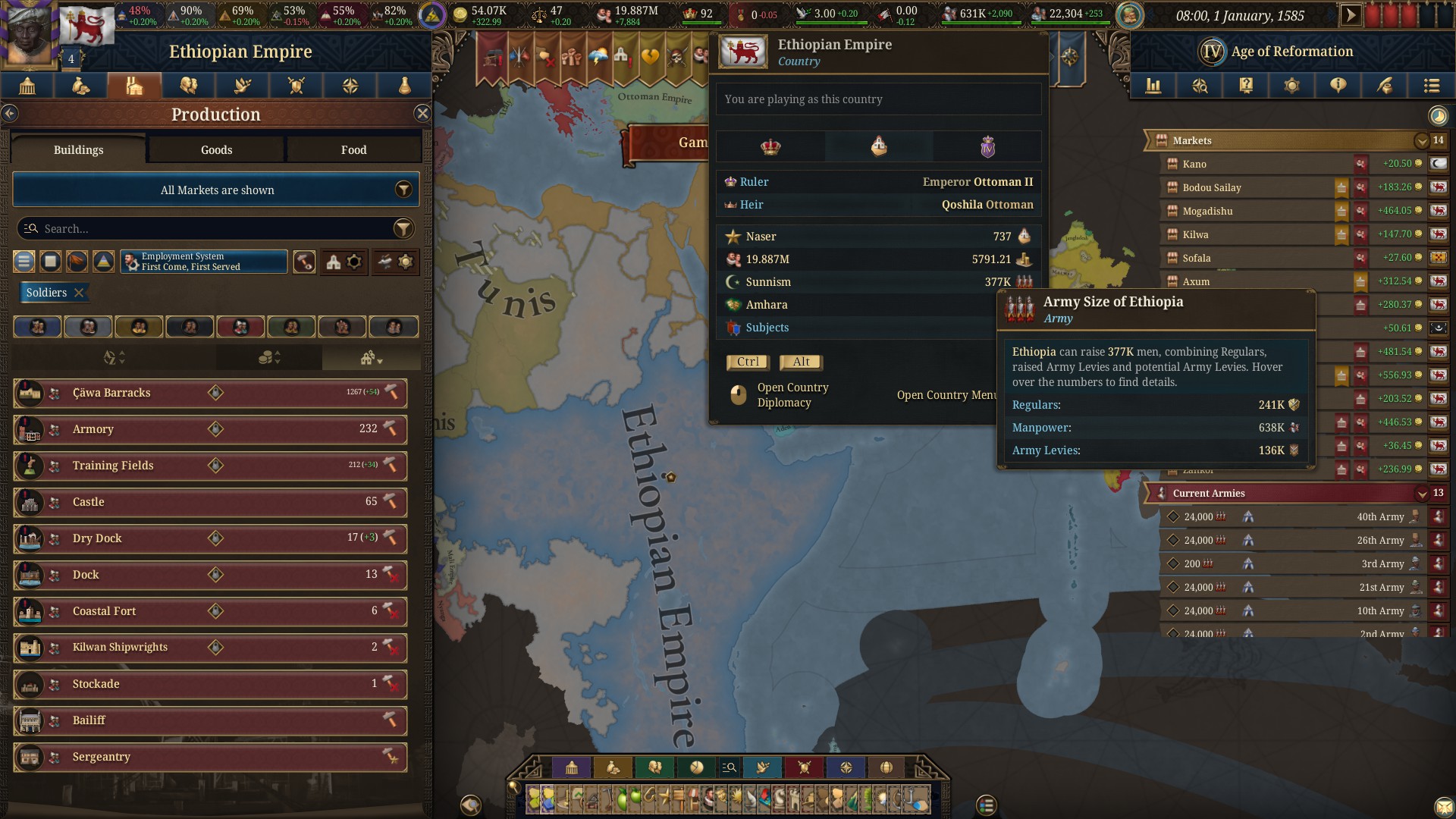Select the dove religion icon in left toolbar
Screen dimensions: 1456x819
[241, 86]
